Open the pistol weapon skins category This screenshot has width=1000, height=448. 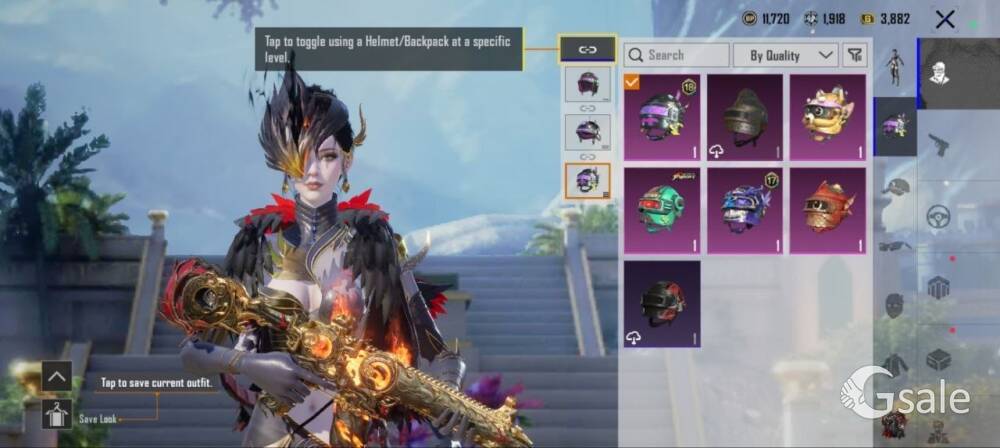[938, 144]
